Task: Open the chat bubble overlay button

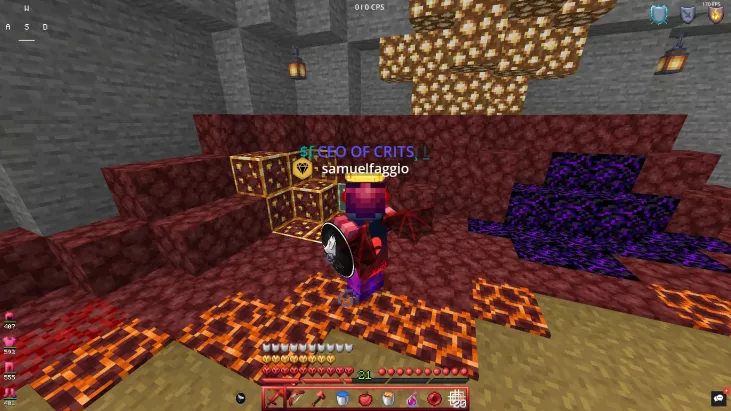Action: click(717, 398)
